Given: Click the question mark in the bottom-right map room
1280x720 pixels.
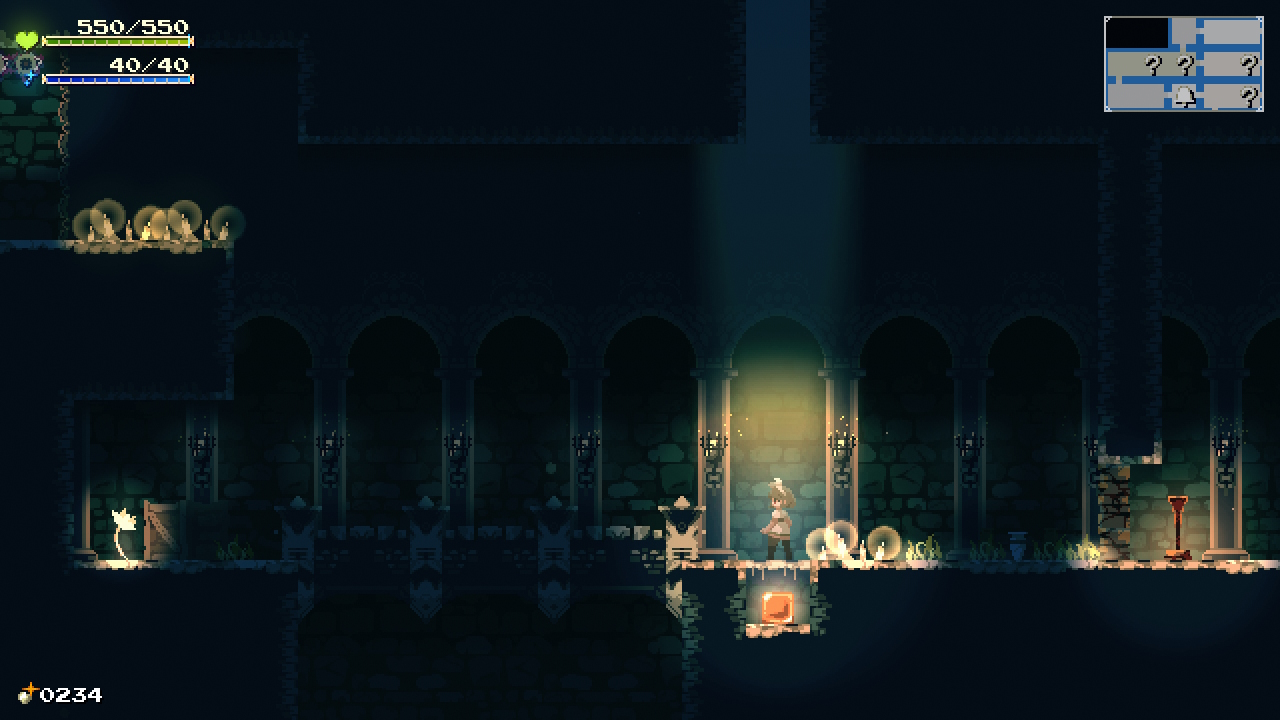Looking at the screenshot, I should click(1249, 94).
